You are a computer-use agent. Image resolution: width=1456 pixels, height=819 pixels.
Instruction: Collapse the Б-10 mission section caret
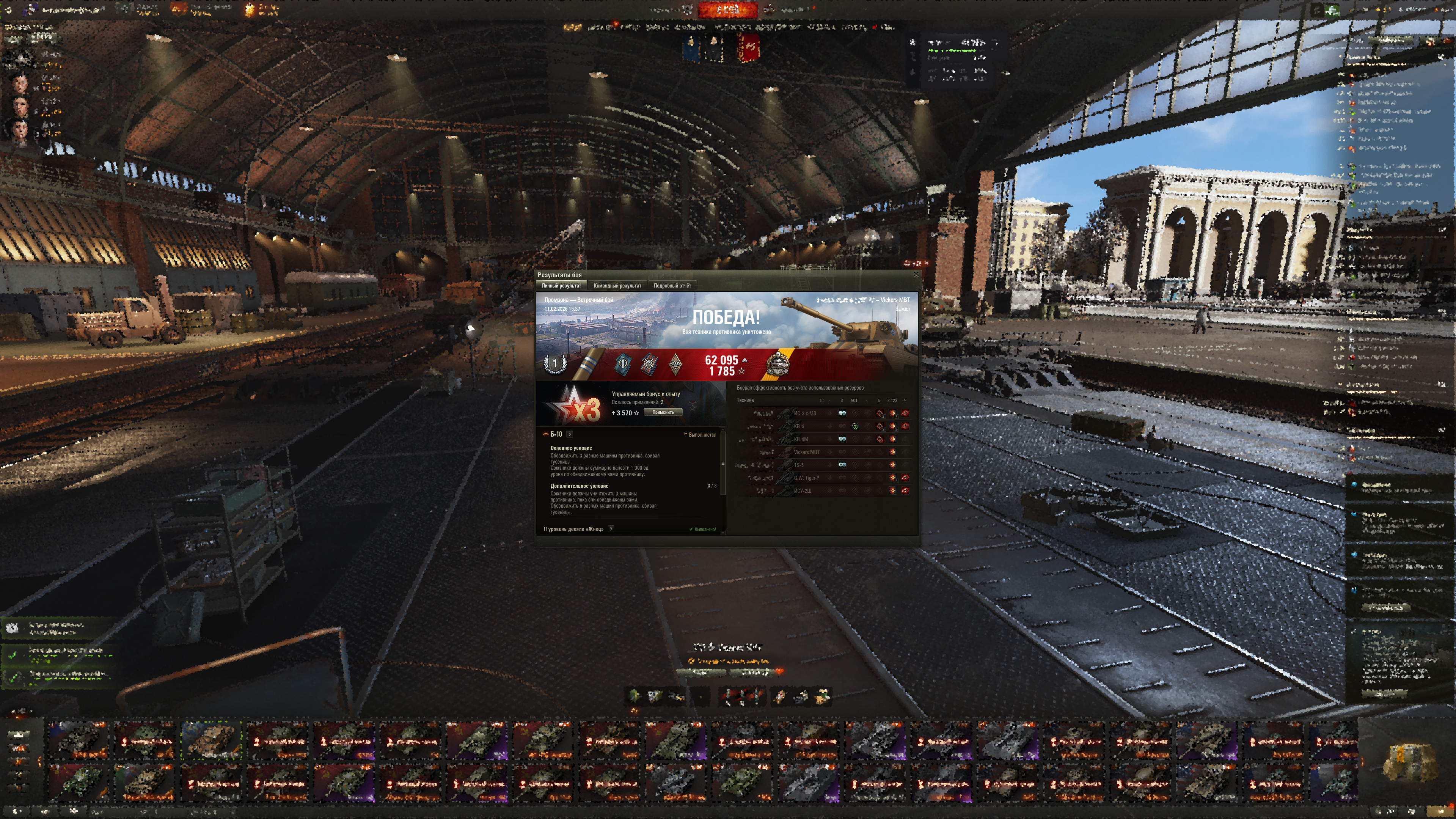tap(545, 435)
